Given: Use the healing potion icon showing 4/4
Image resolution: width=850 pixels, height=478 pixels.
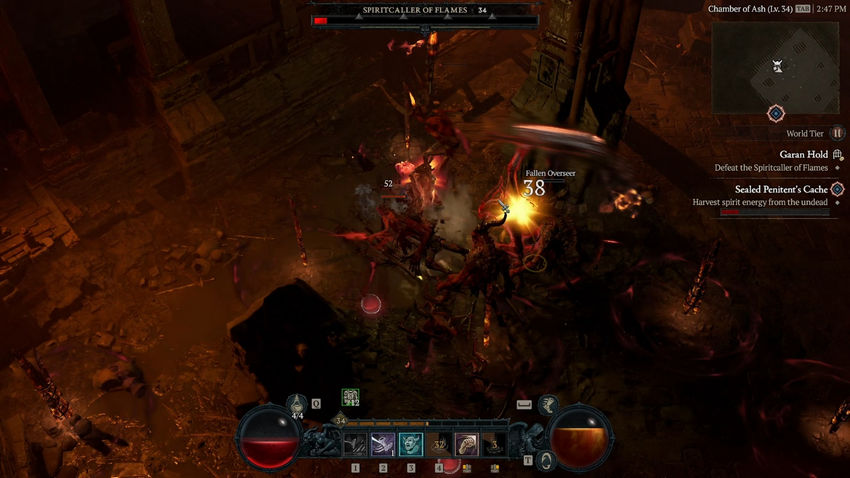Looking at the screenshot, I should 297,405.
